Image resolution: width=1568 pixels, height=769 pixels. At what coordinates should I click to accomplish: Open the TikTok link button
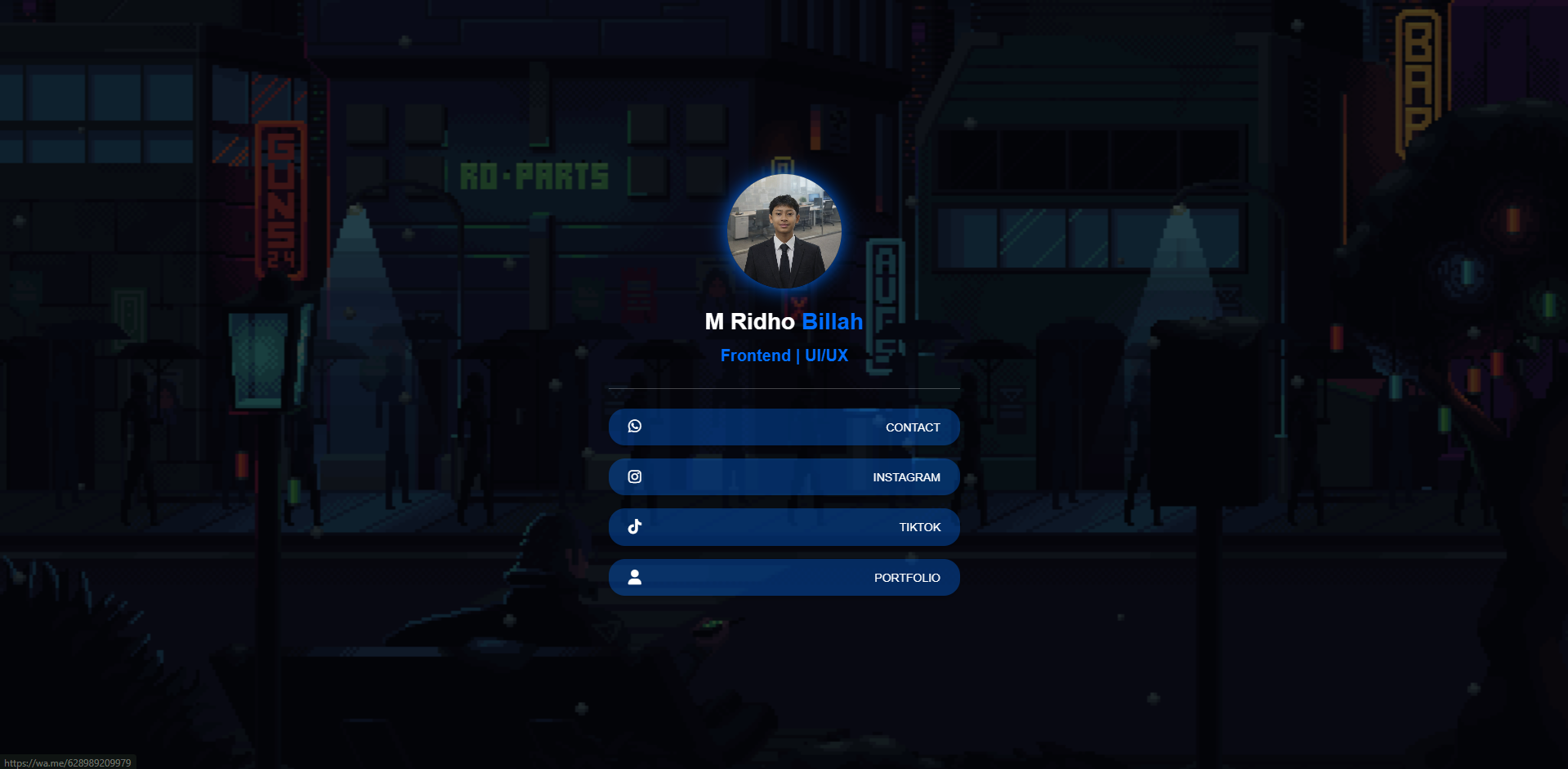tap(784, 527)
